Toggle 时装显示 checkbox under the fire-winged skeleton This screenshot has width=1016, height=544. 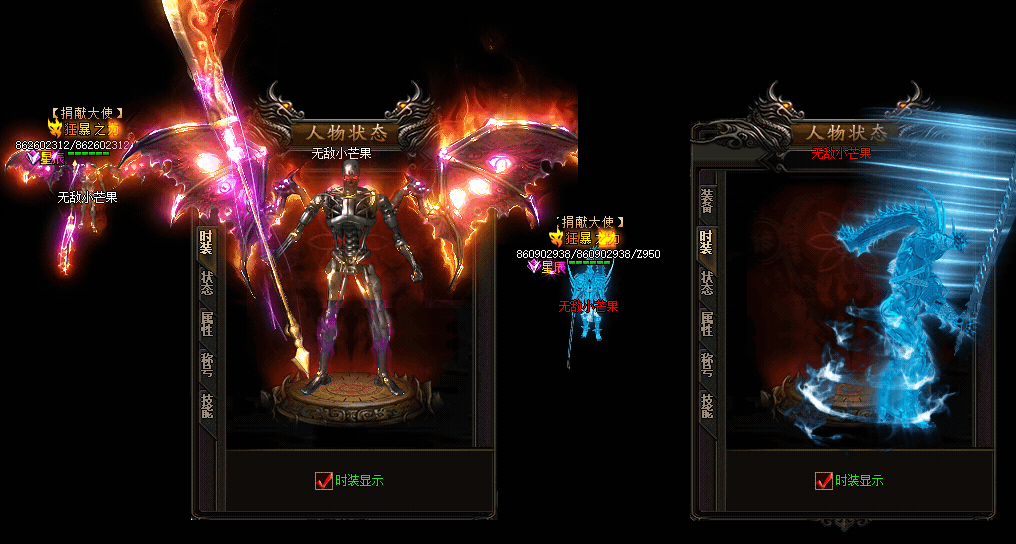(x=324, y=480)
